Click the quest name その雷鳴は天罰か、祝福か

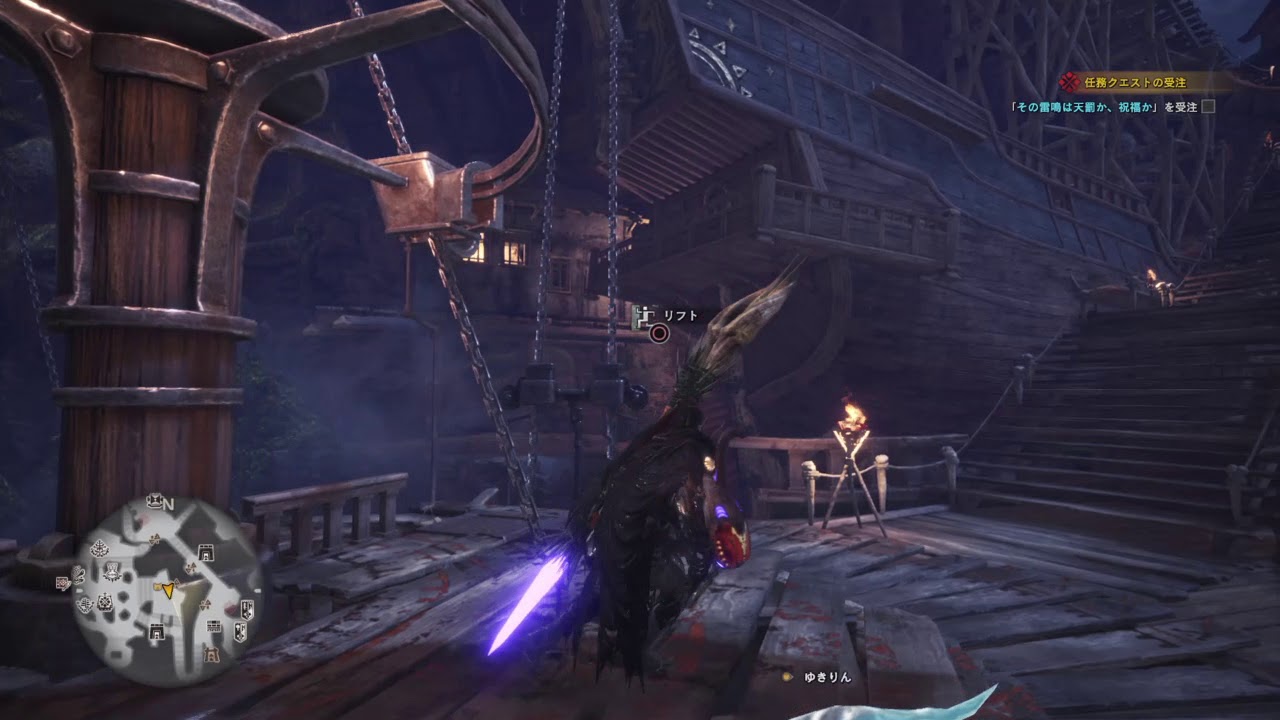tap(1093, 107)
